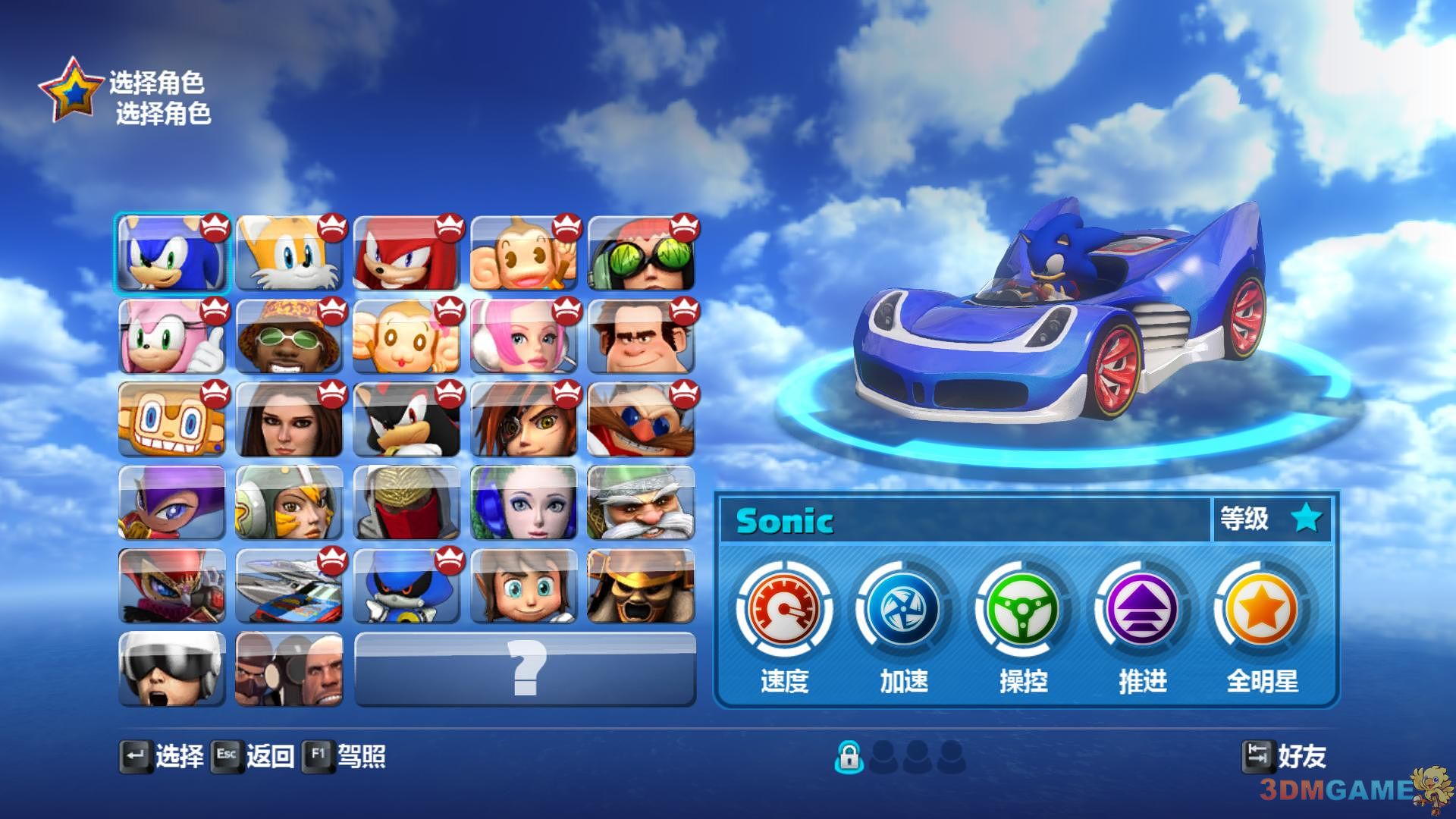Image resolution: width=1456 pixels, height=819 pixels.
Task: Choose Beat with green goggles
Action: 641,253
